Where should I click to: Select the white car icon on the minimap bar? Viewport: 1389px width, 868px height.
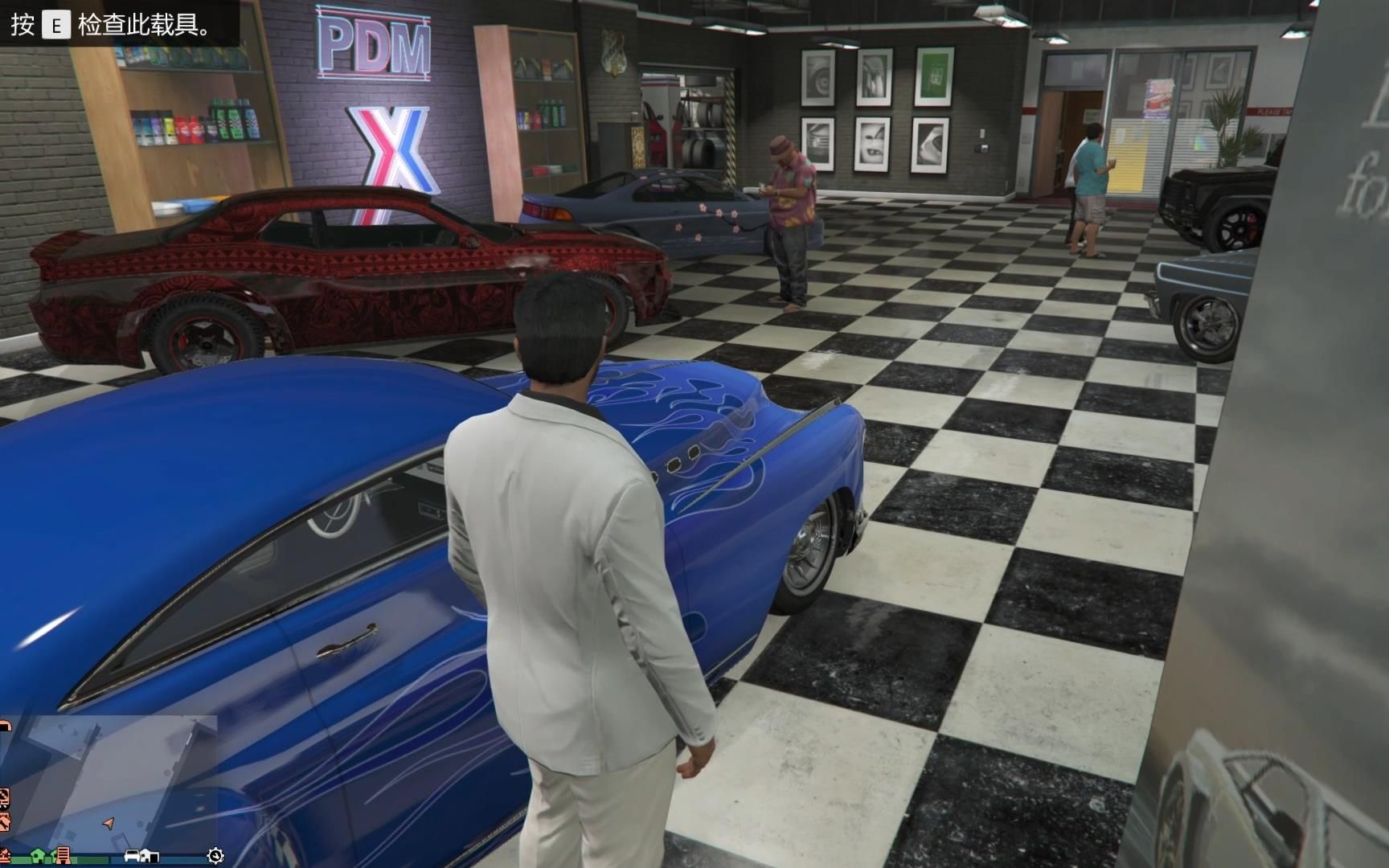click(x=132, y=857)
